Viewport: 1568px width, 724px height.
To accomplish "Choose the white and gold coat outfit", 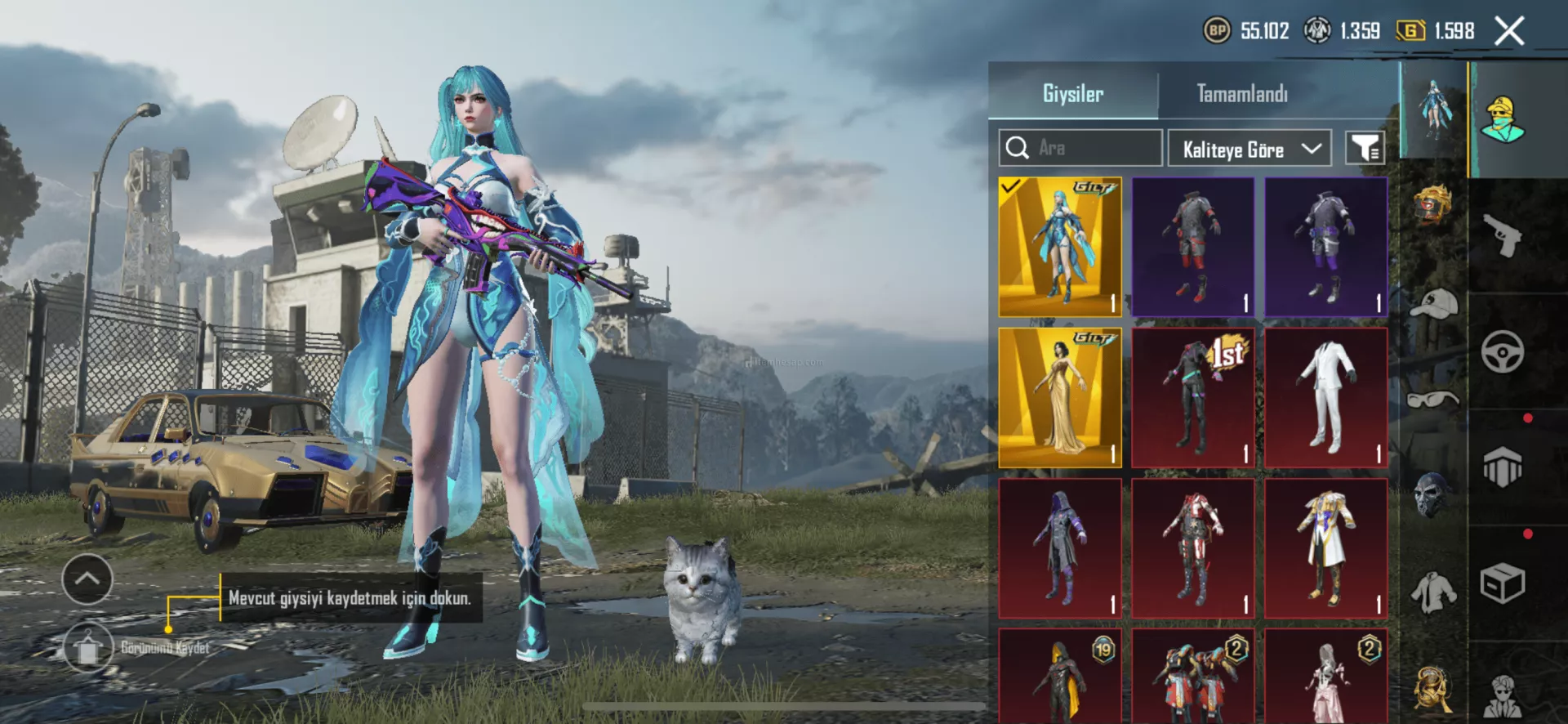I will (x=1326, y=548).
